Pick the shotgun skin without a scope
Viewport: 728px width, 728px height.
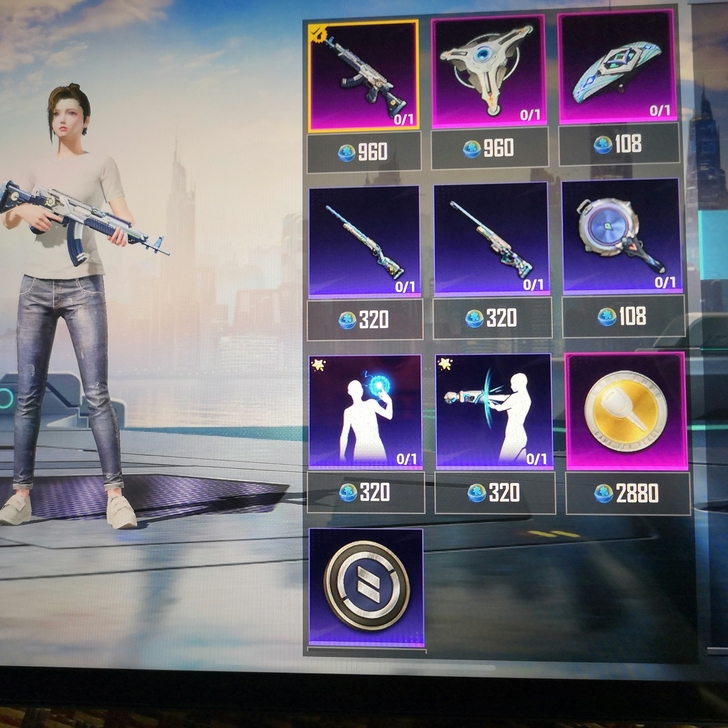(x=364, y=240)
